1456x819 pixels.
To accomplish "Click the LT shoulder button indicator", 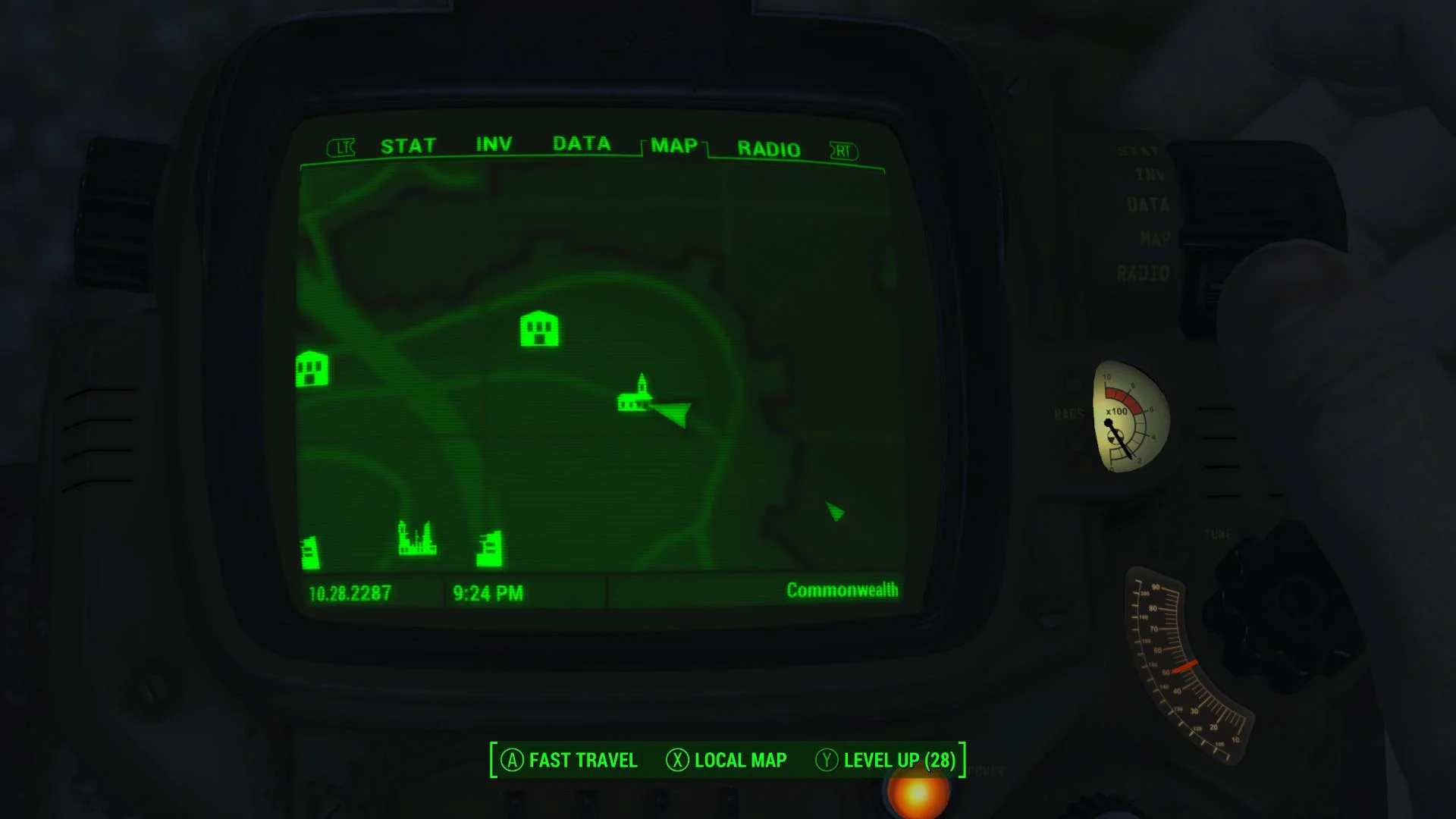I will coord(342,147).
